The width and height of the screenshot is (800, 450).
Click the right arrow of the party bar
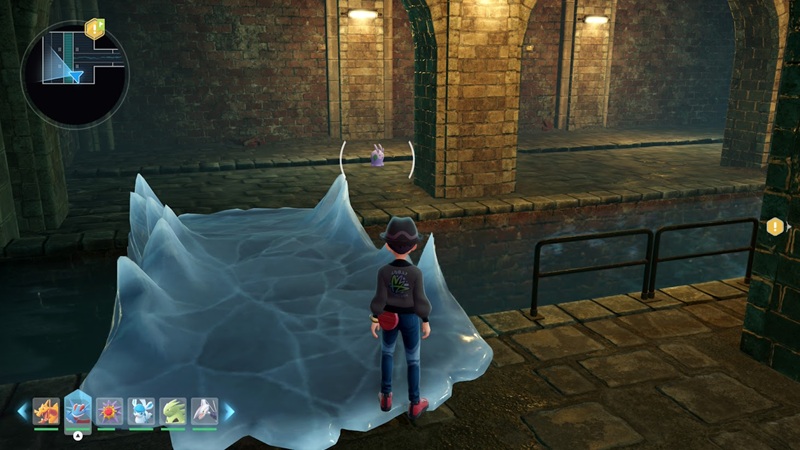click(x=229, y=411)
